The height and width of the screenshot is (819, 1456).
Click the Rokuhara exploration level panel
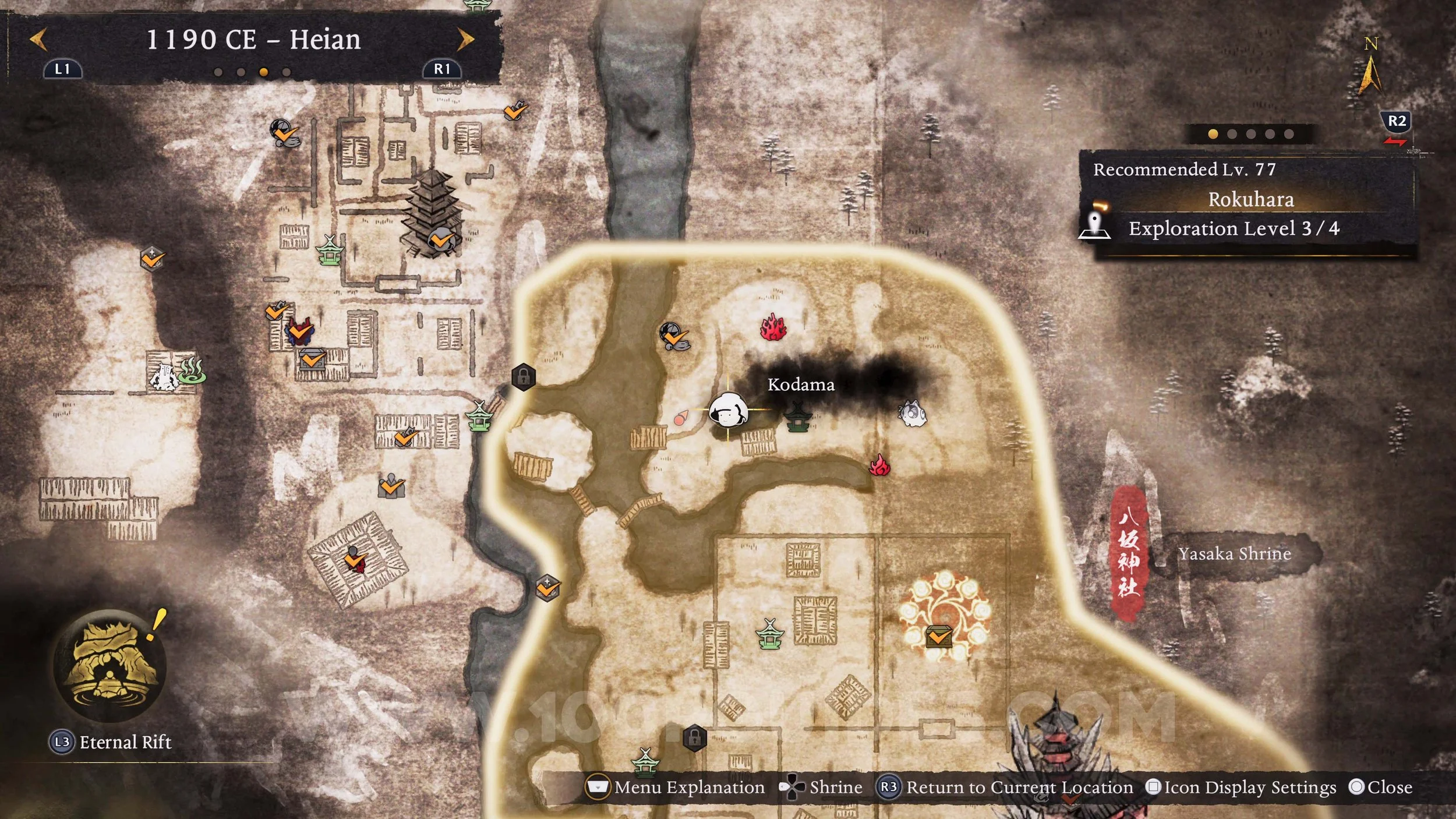(x=1249, y=203)
